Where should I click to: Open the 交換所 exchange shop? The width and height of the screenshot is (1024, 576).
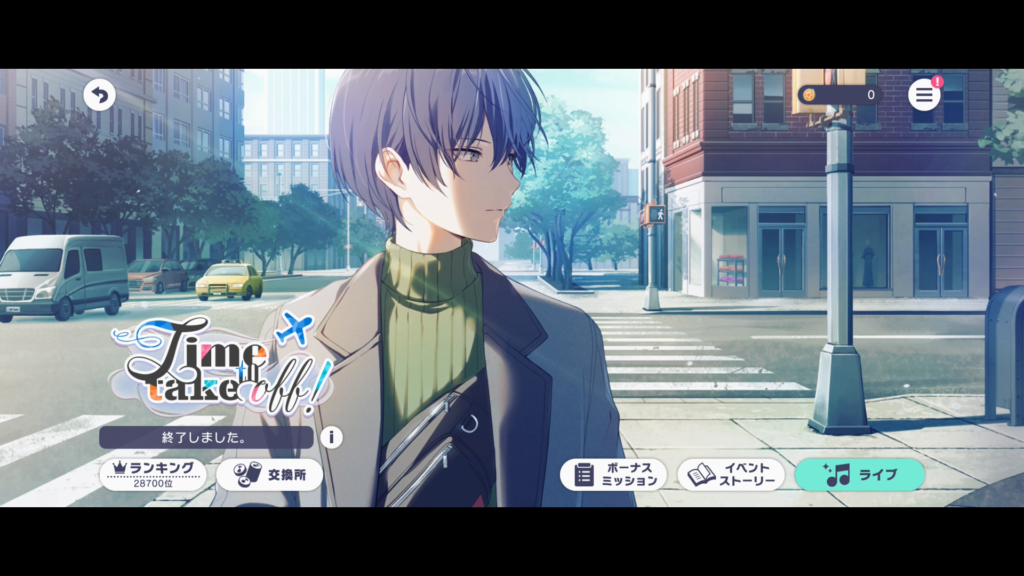[269, 474]
